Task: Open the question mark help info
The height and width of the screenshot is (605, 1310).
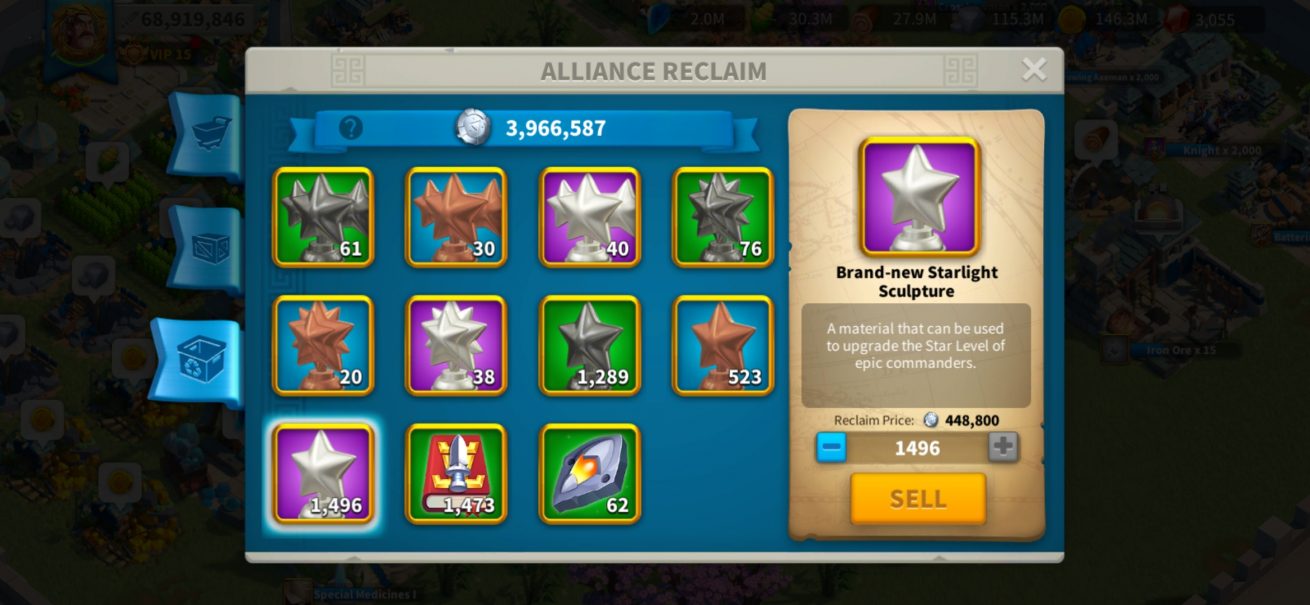Action: tap(350, 128)
